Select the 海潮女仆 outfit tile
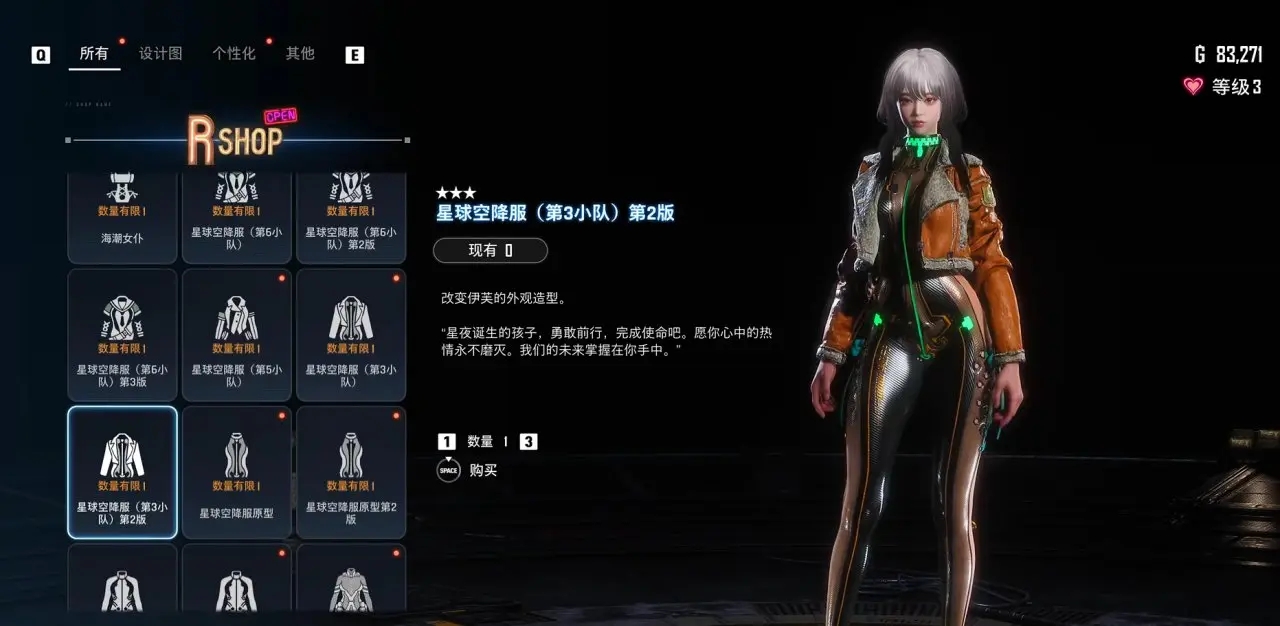The image size is (1280, 626). click(122, 218)
